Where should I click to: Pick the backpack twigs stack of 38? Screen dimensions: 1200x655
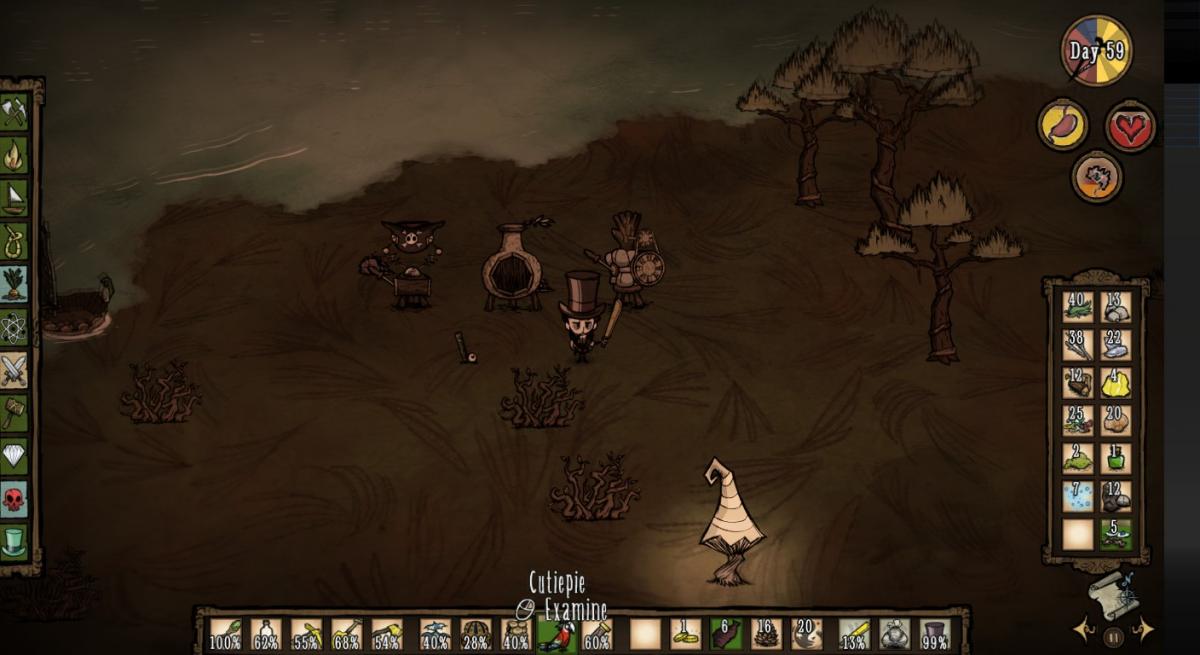1078,345
